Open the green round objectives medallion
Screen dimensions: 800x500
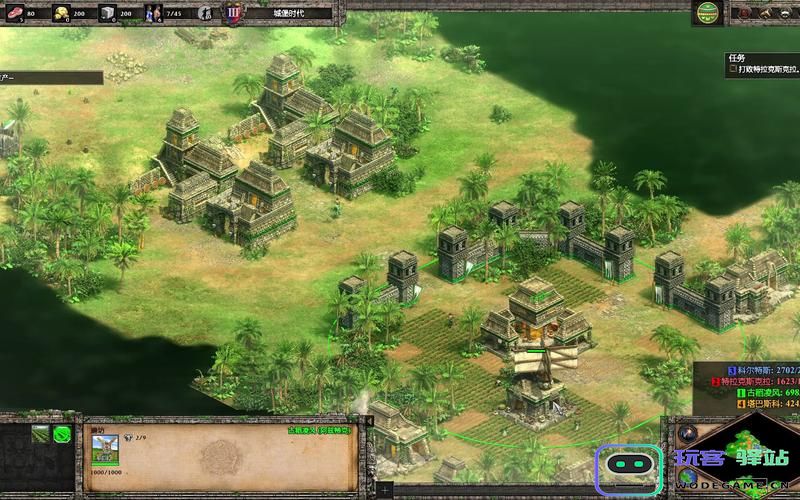[708, 13]
